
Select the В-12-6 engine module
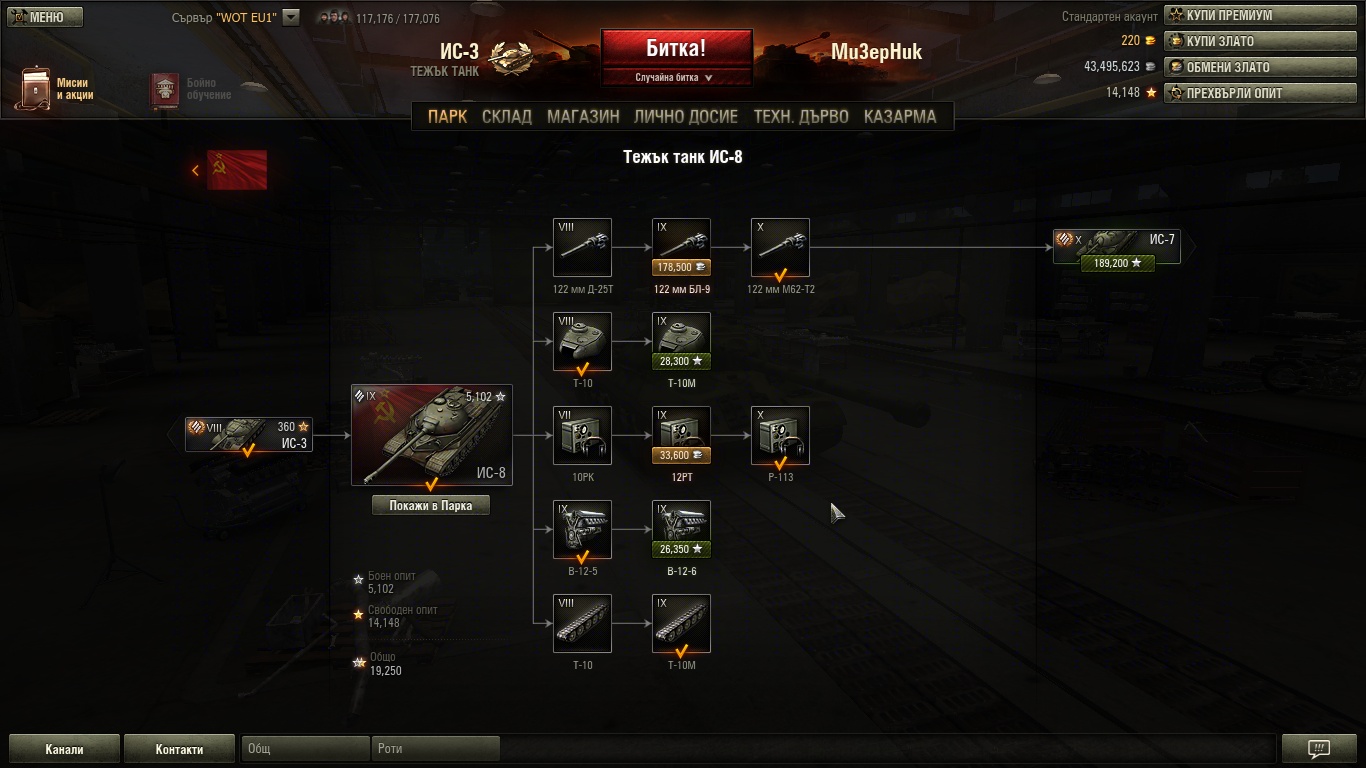click(681, 529)
